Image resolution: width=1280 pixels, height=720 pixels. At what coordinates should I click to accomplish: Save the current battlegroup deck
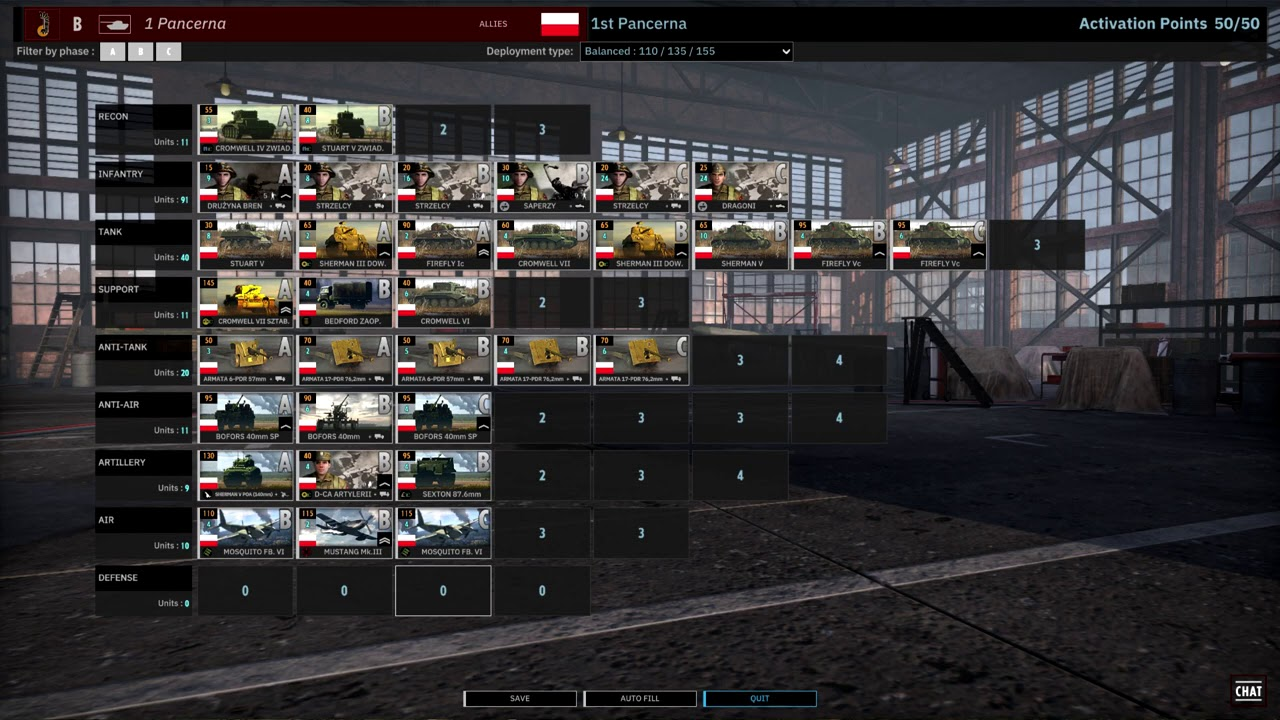click(x=520, y=698)
